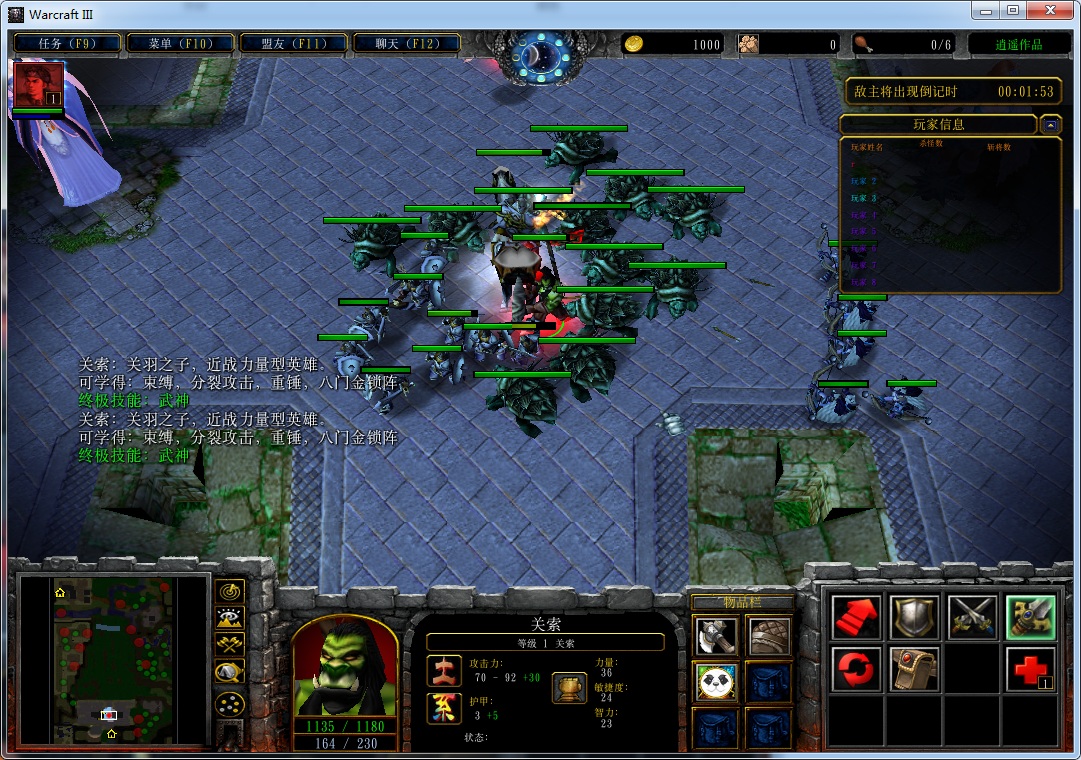Open hero skills with the red cross
Viewport: 1081px width, 760px height.
point(1030,669)
